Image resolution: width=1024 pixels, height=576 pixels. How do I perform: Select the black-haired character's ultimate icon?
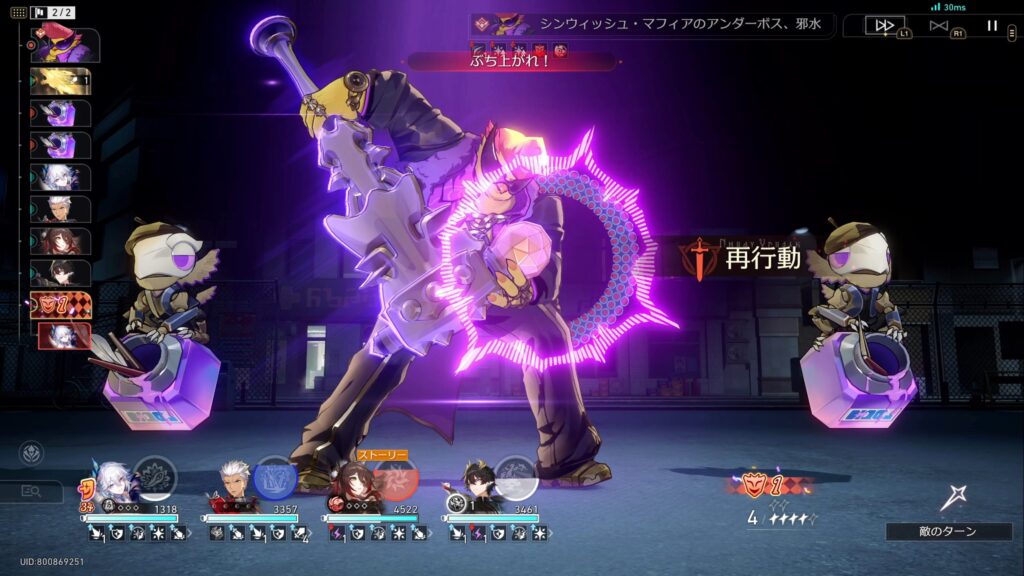[x=517, y=477]
